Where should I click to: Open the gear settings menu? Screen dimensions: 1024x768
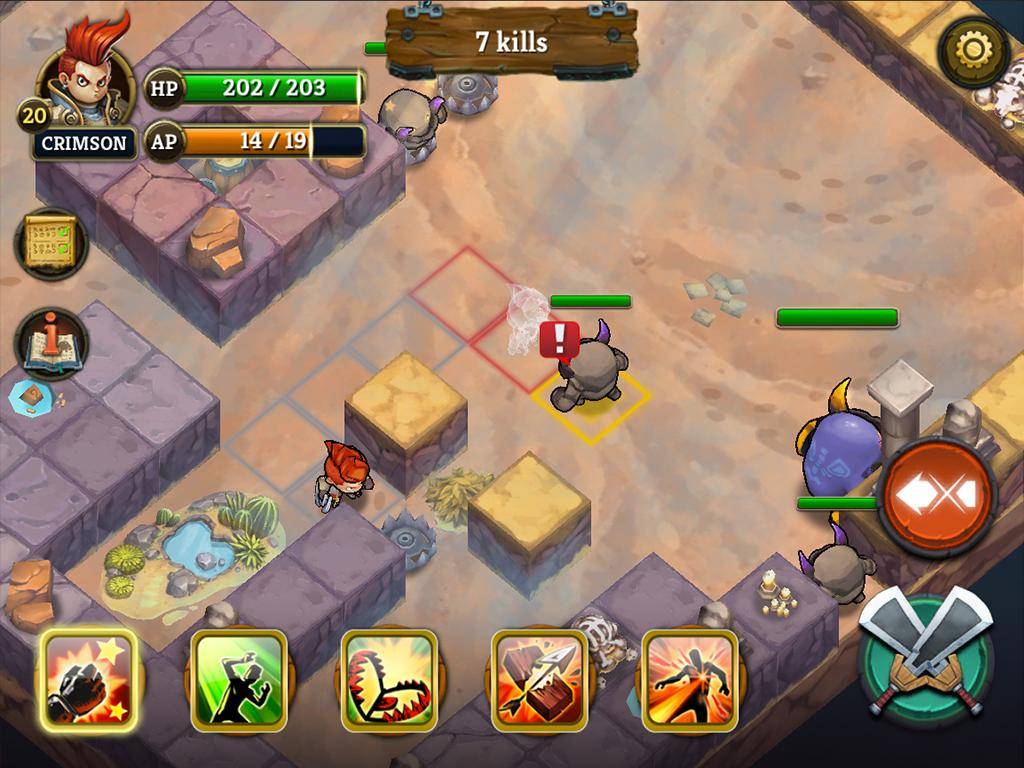coord(972,51)
